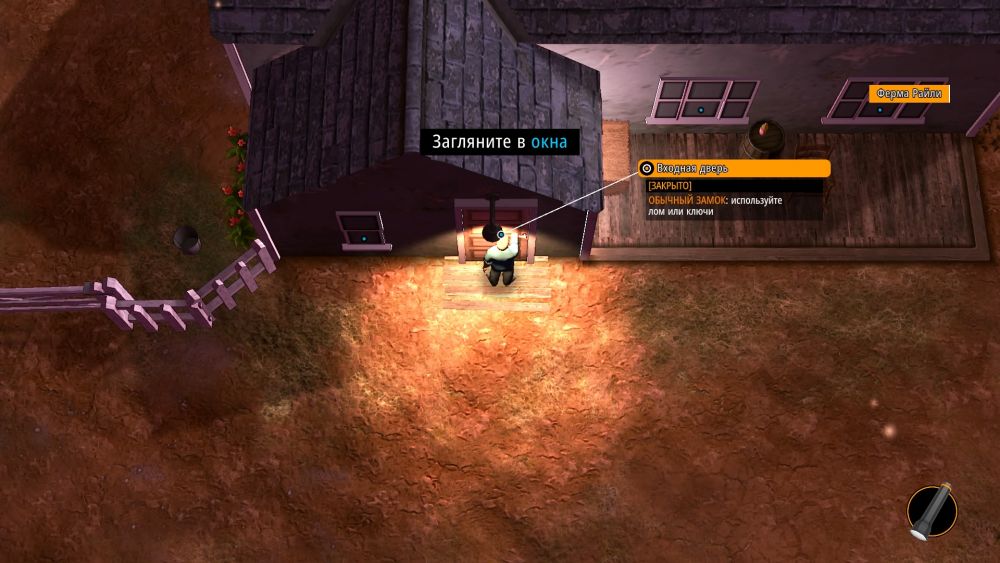Viewport: 1000px width, 563px height.
Task: Select the 'Ферма Райли' location marker
Action: tap(907, 94)
